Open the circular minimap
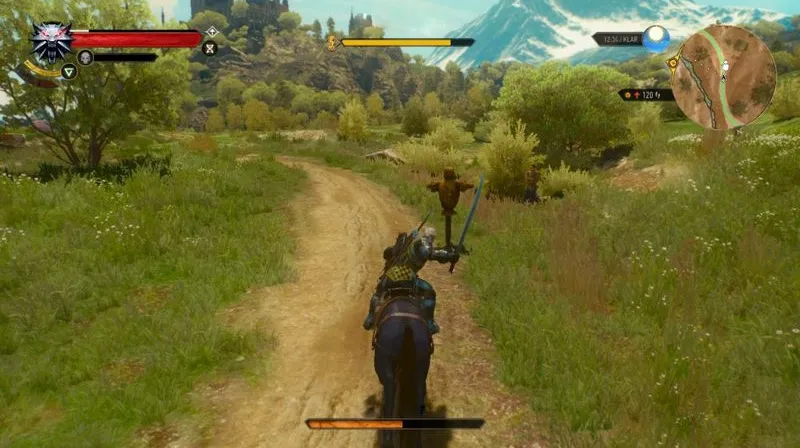The width and height of the screenshot is (800, 448). coord(723,77)
